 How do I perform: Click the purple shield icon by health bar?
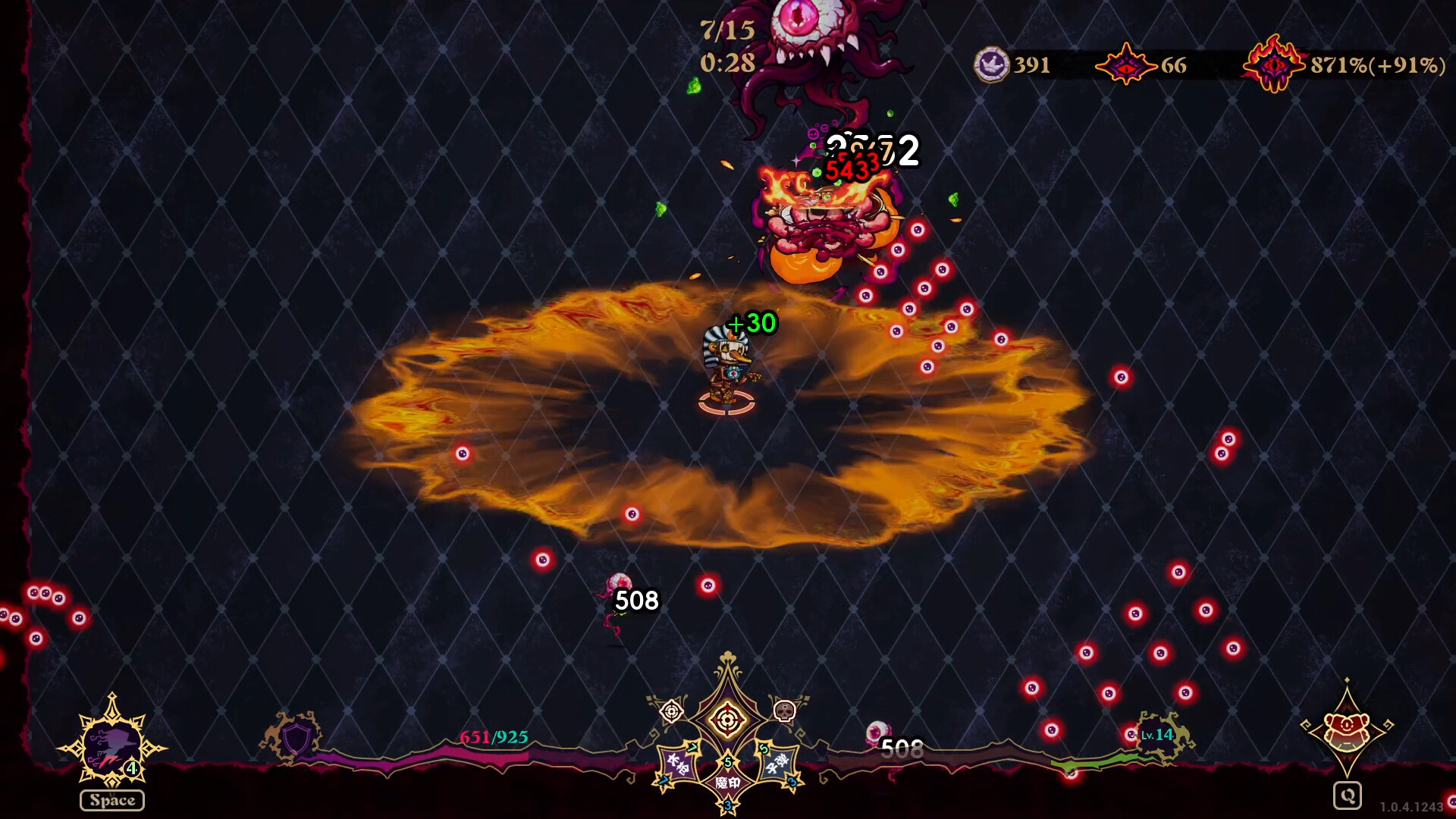[x=296, y=737]
